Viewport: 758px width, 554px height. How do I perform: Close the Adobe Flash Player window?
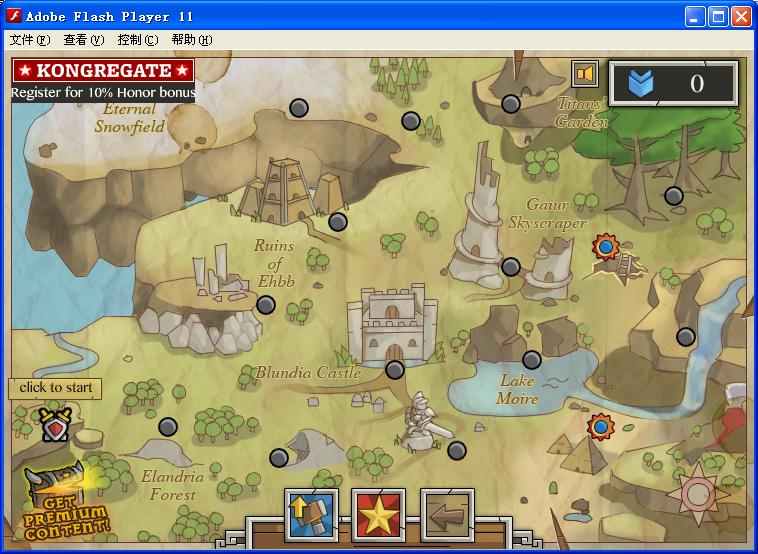pyautogui.click(x=741, y=16)
